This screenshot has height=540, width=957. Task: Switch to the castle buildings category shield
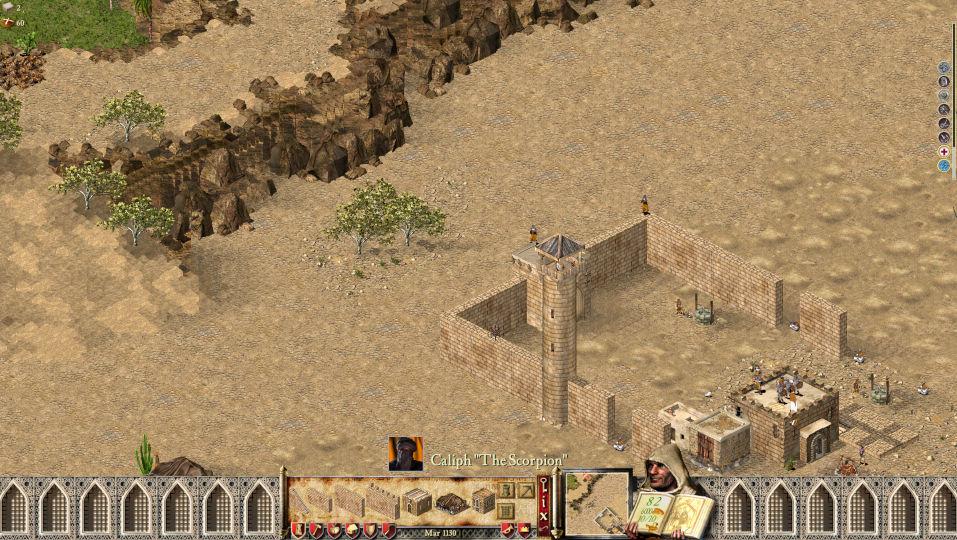click(x=298, y=530)
